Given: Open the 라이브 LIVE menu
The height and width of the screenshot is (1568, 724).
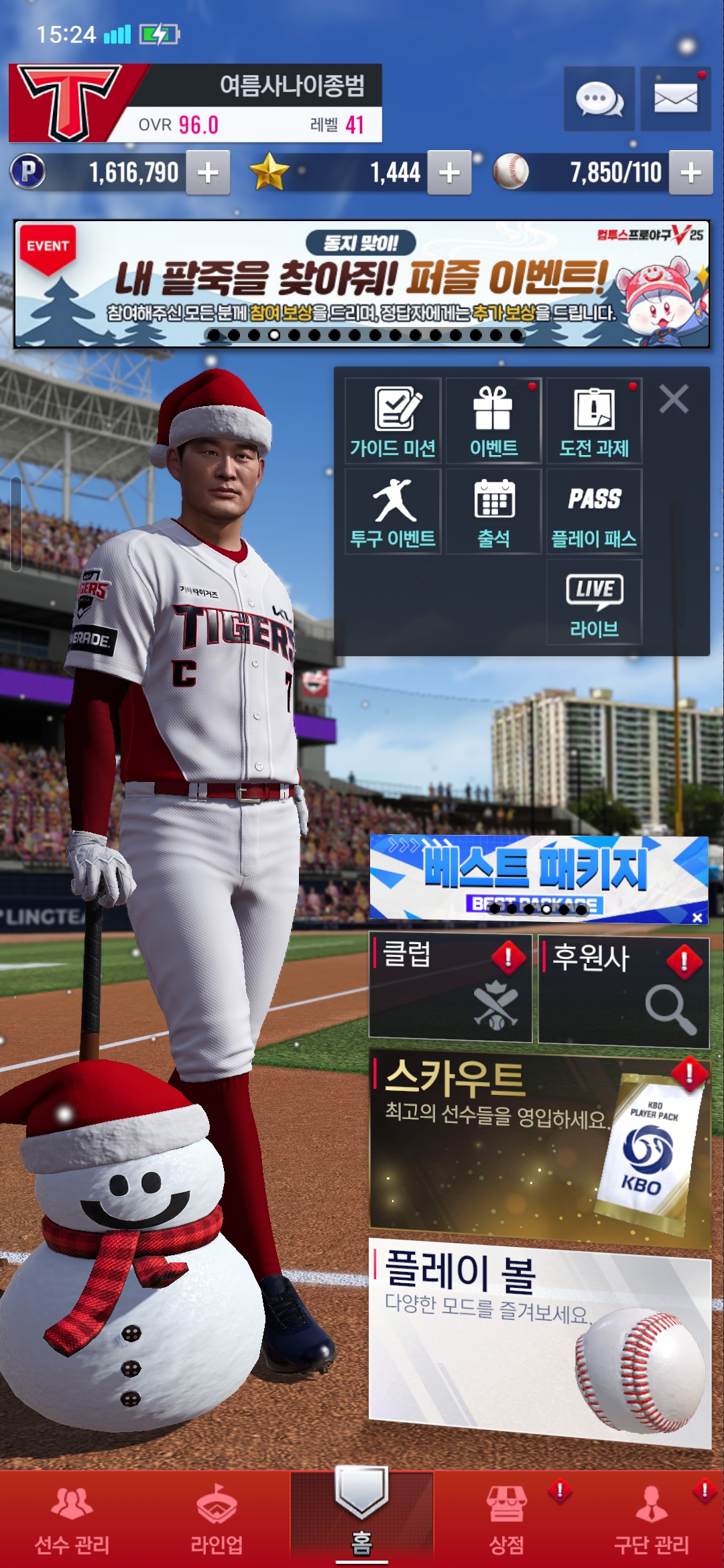Looking at the screenshot, I should click(x=594, y=602).
